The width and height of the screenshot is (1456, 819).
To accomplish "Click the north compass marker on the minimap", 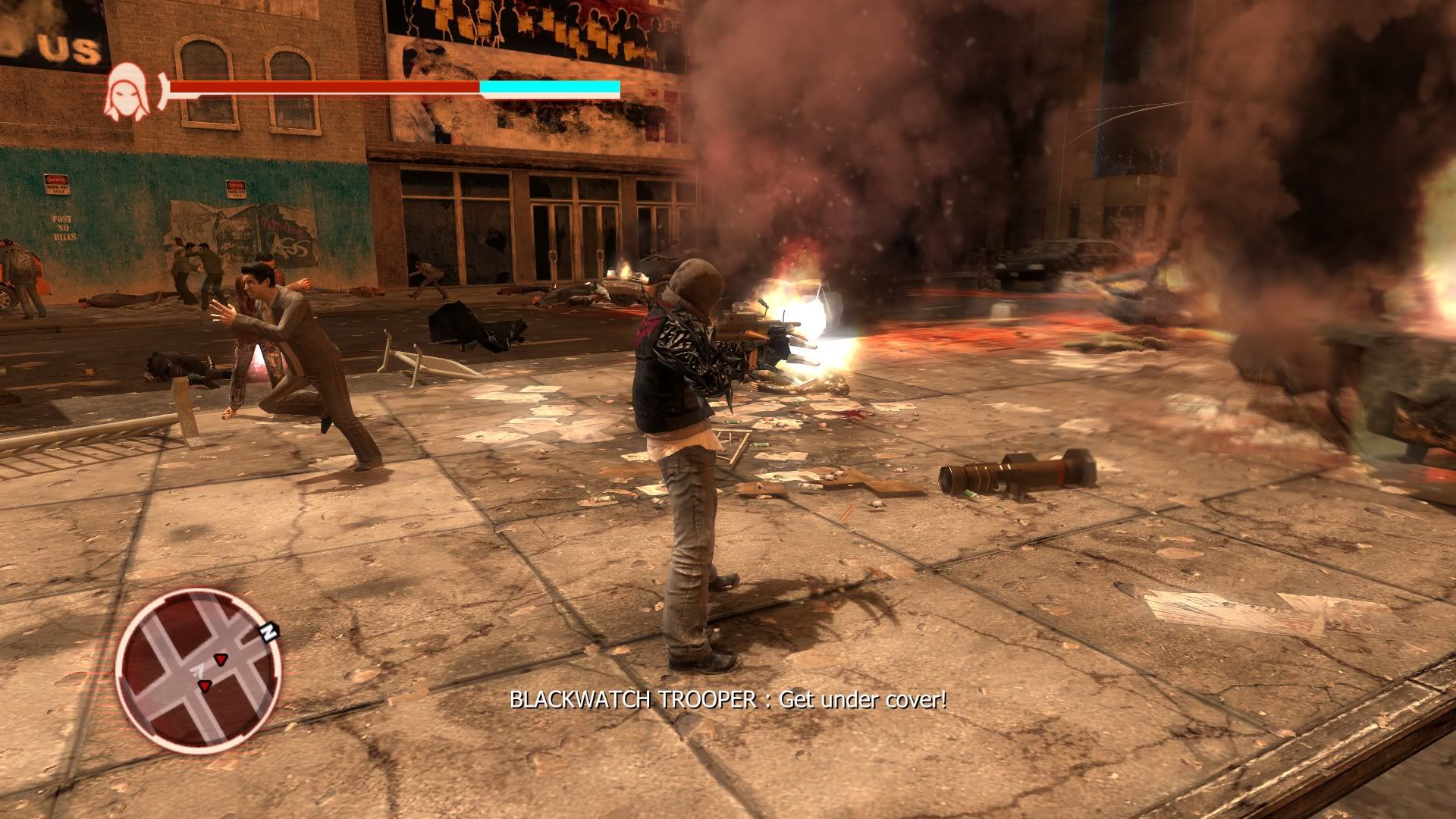I will point(268,630).
